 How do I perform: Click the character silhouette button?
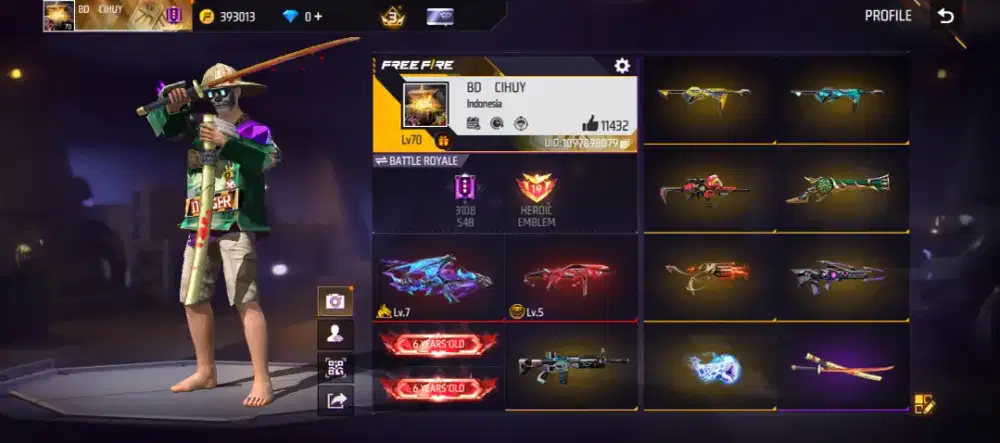[x=334, y=334]
